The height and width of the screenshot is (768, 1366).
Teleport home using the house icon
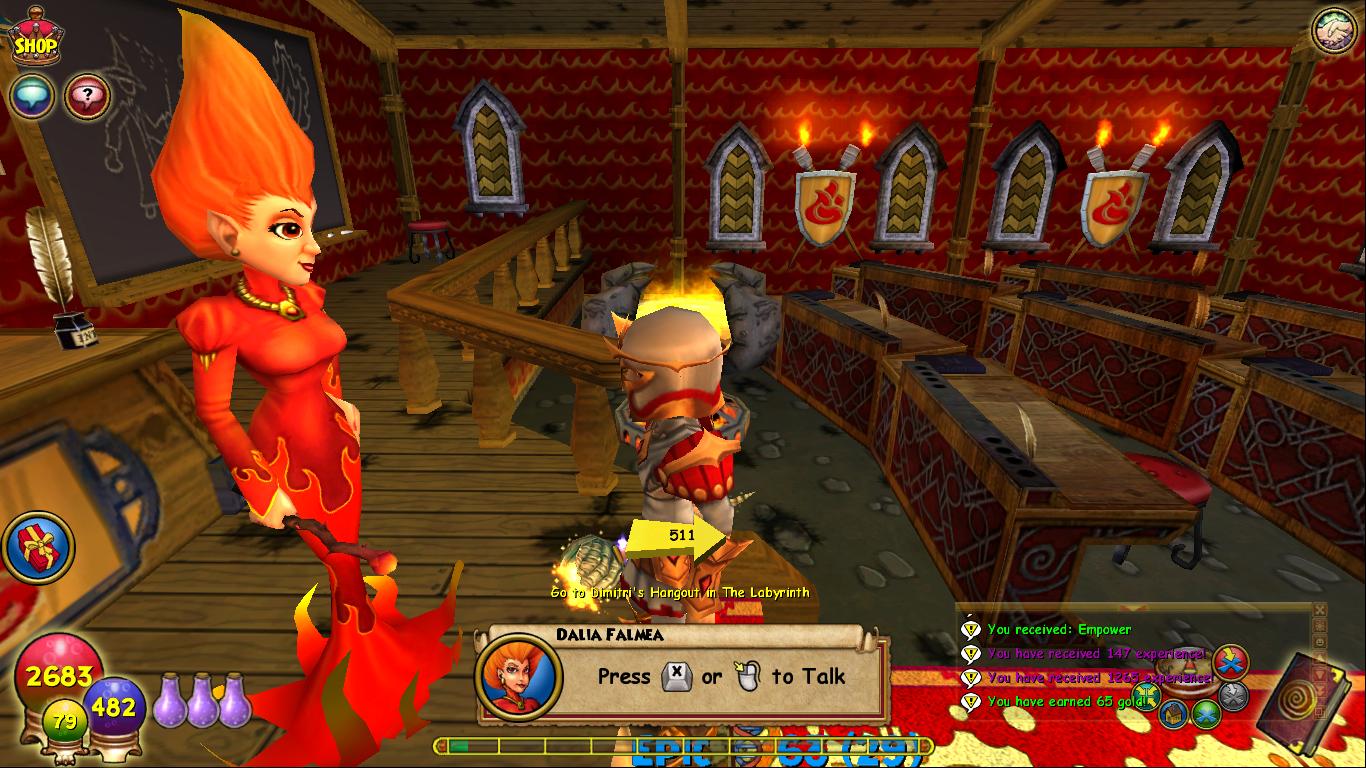pos(1173,713)
